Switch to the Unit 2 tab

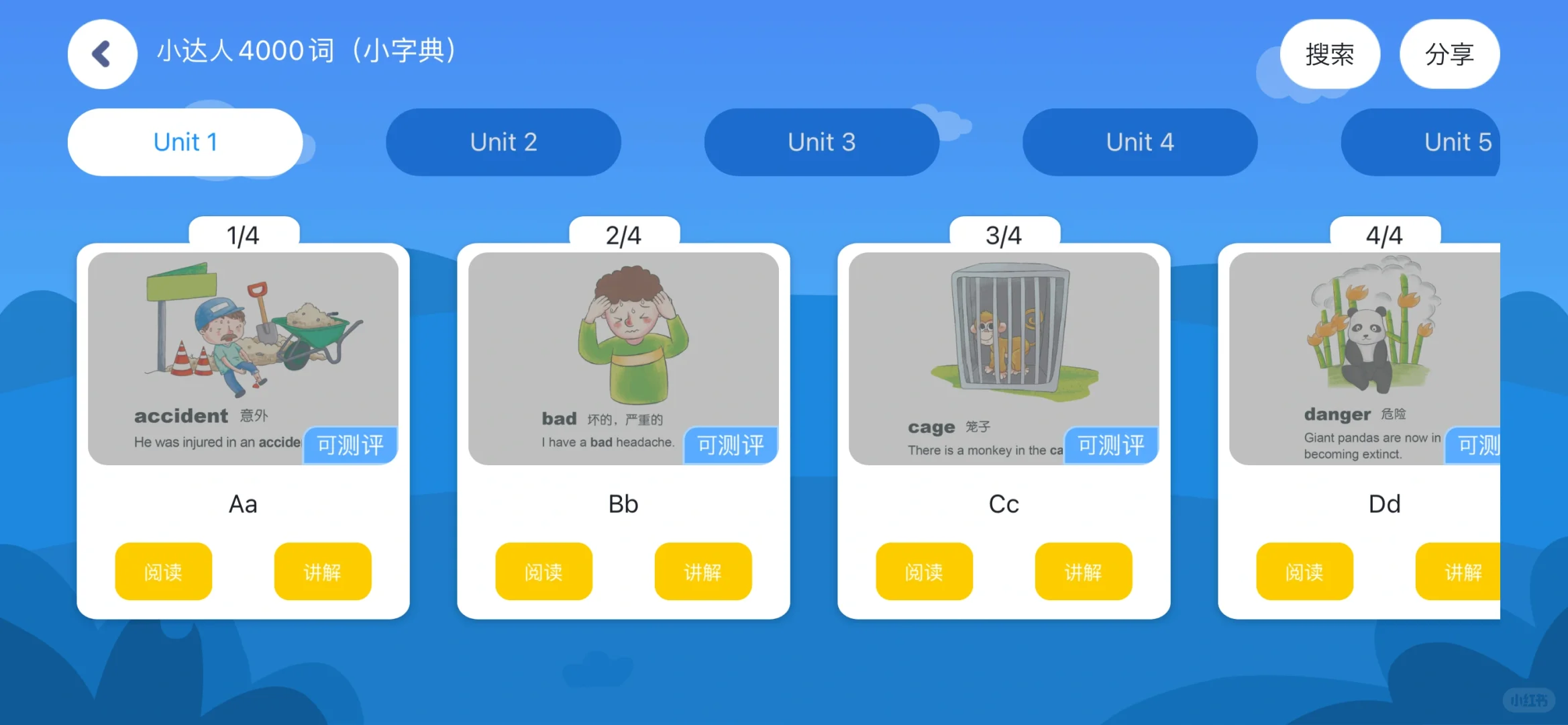coord(503,142)
